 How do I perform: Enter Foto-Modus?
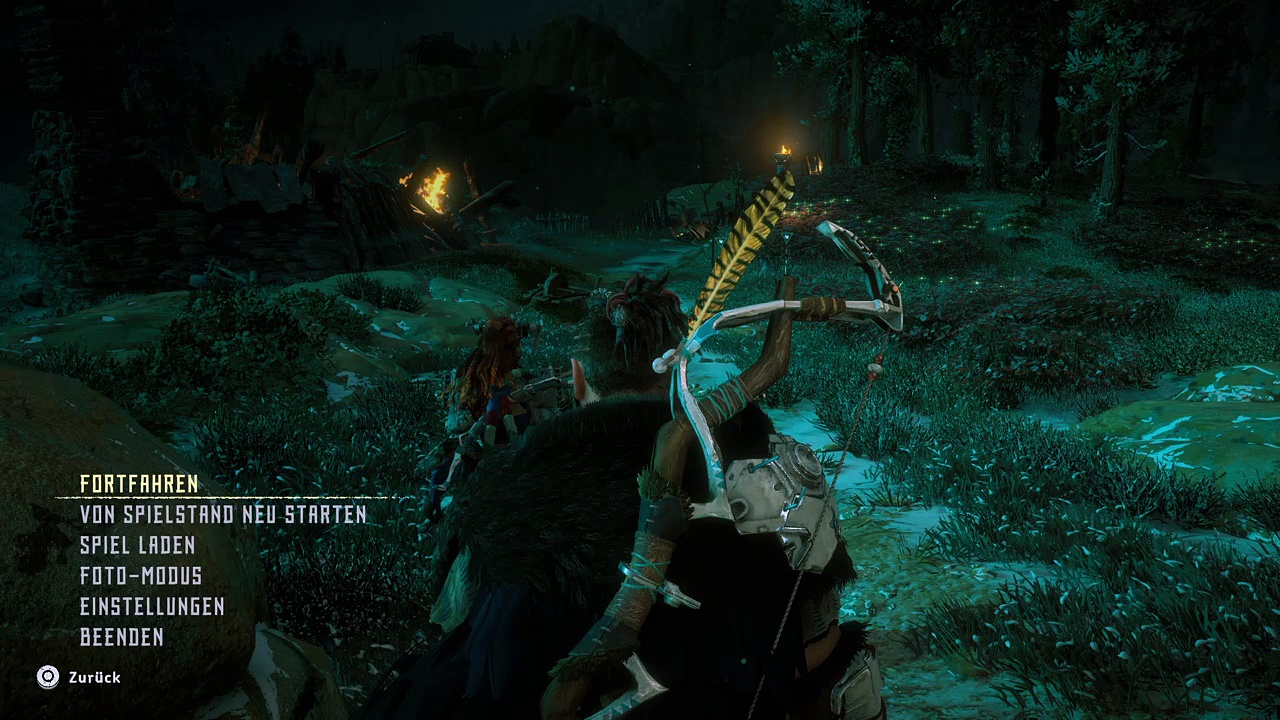pos(141,576)
